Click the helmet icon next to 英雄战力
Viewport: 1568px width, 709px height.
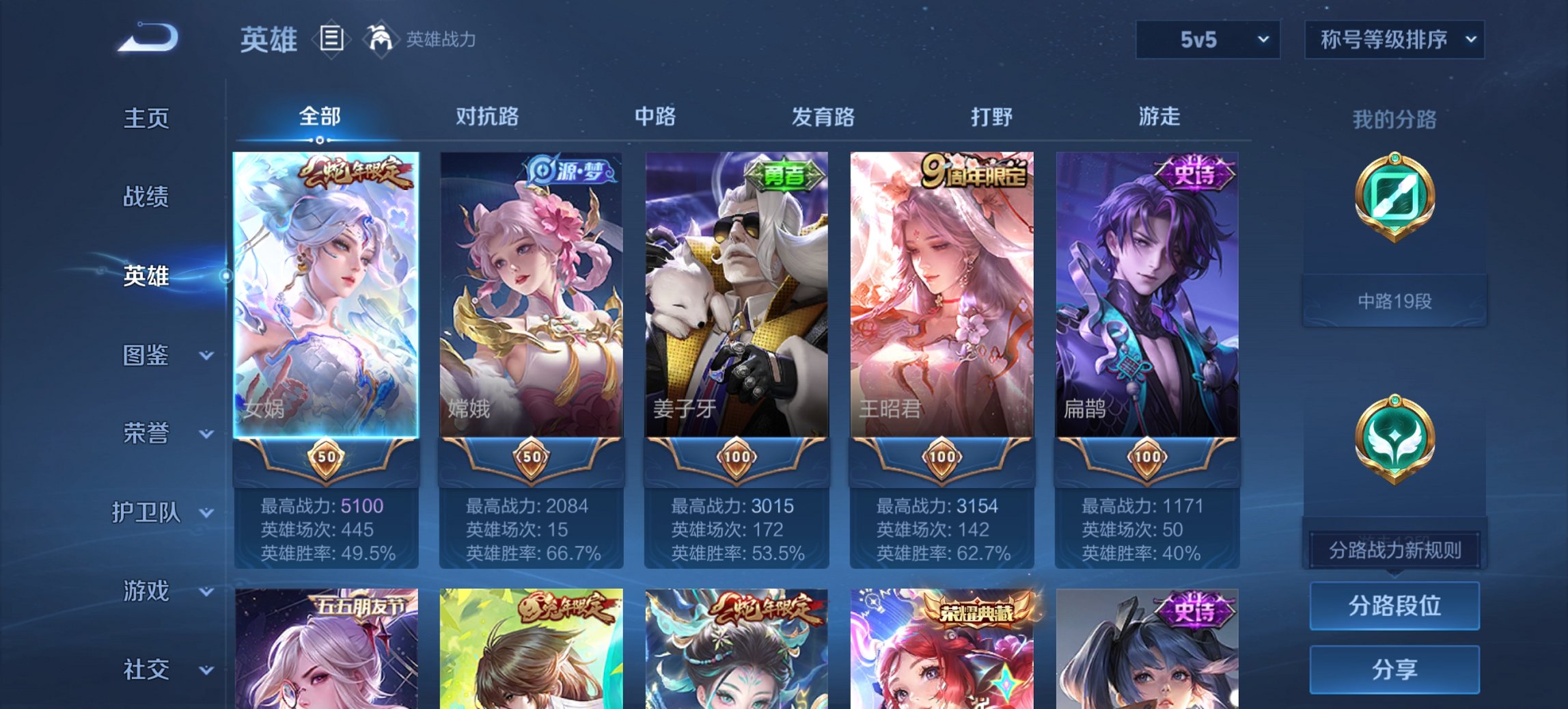tap(383, 39)
